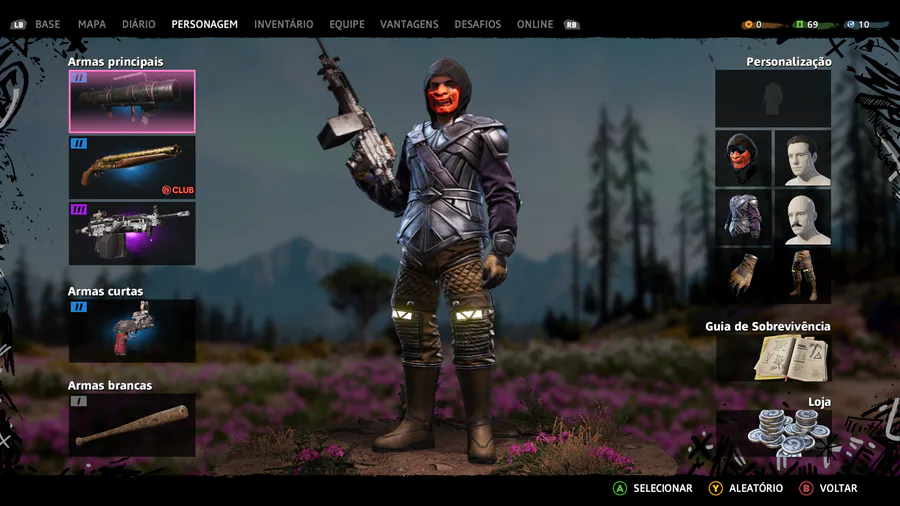Choose the clean-shaven head customization
Viewport: 900px width, 506px height.
(x=802, y=159)
